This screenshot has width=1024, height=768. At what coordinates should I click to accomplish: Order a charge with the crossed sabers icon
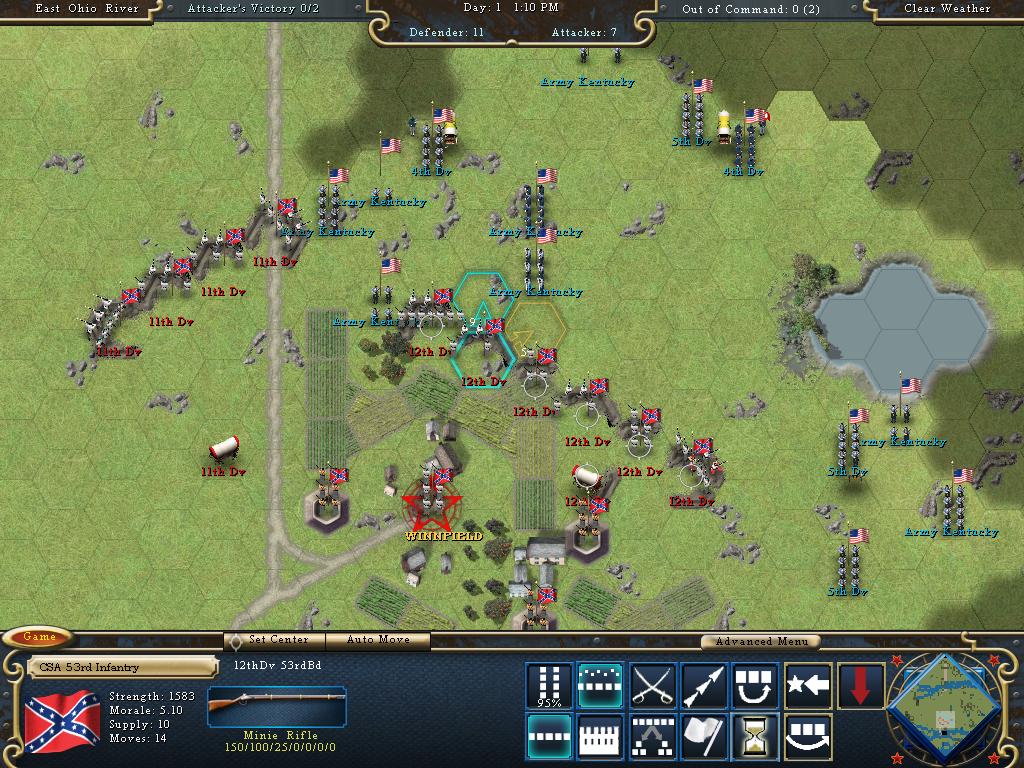click(652, 686)
